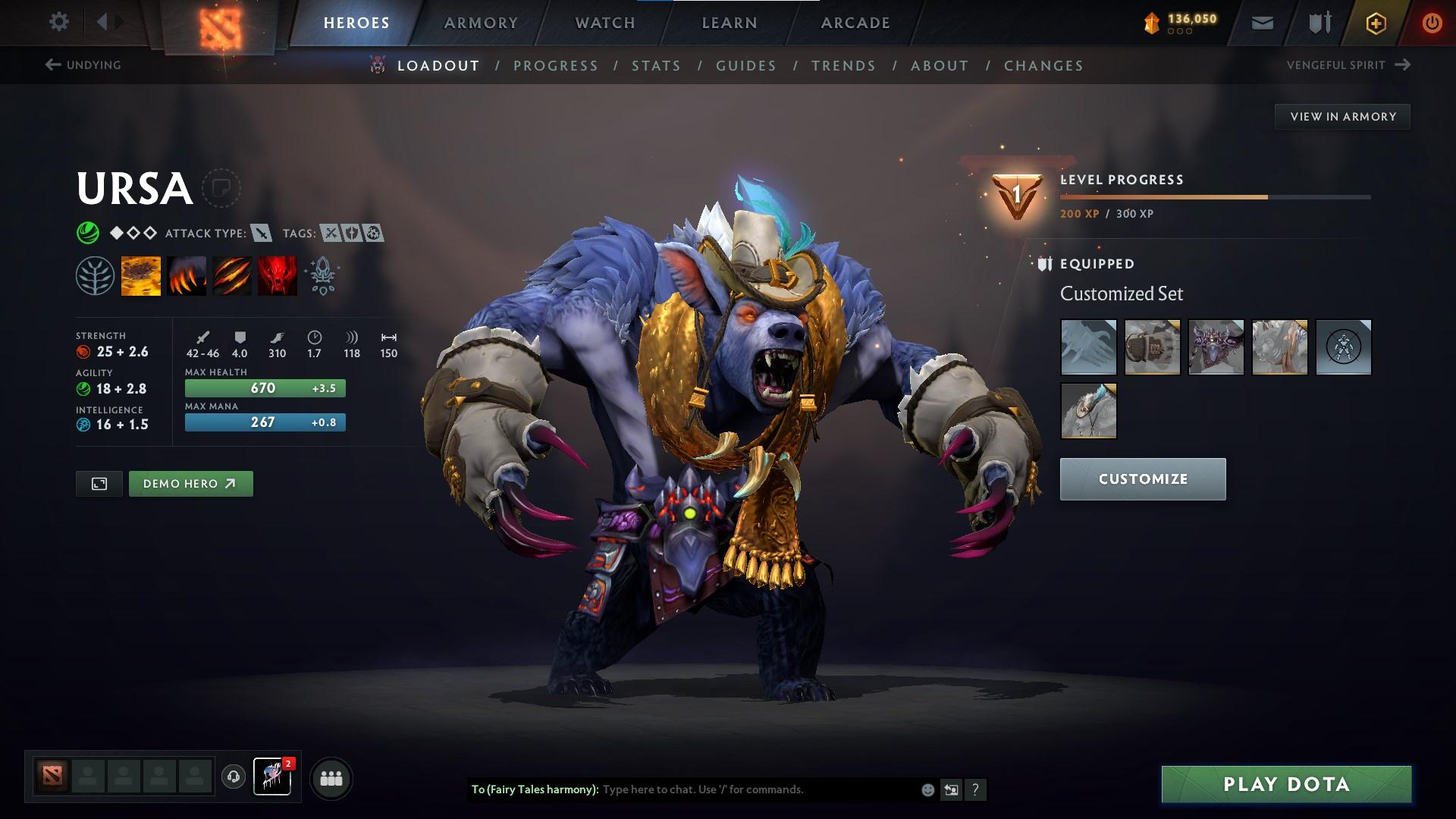Go to the GUIDES section

(745, 66)
